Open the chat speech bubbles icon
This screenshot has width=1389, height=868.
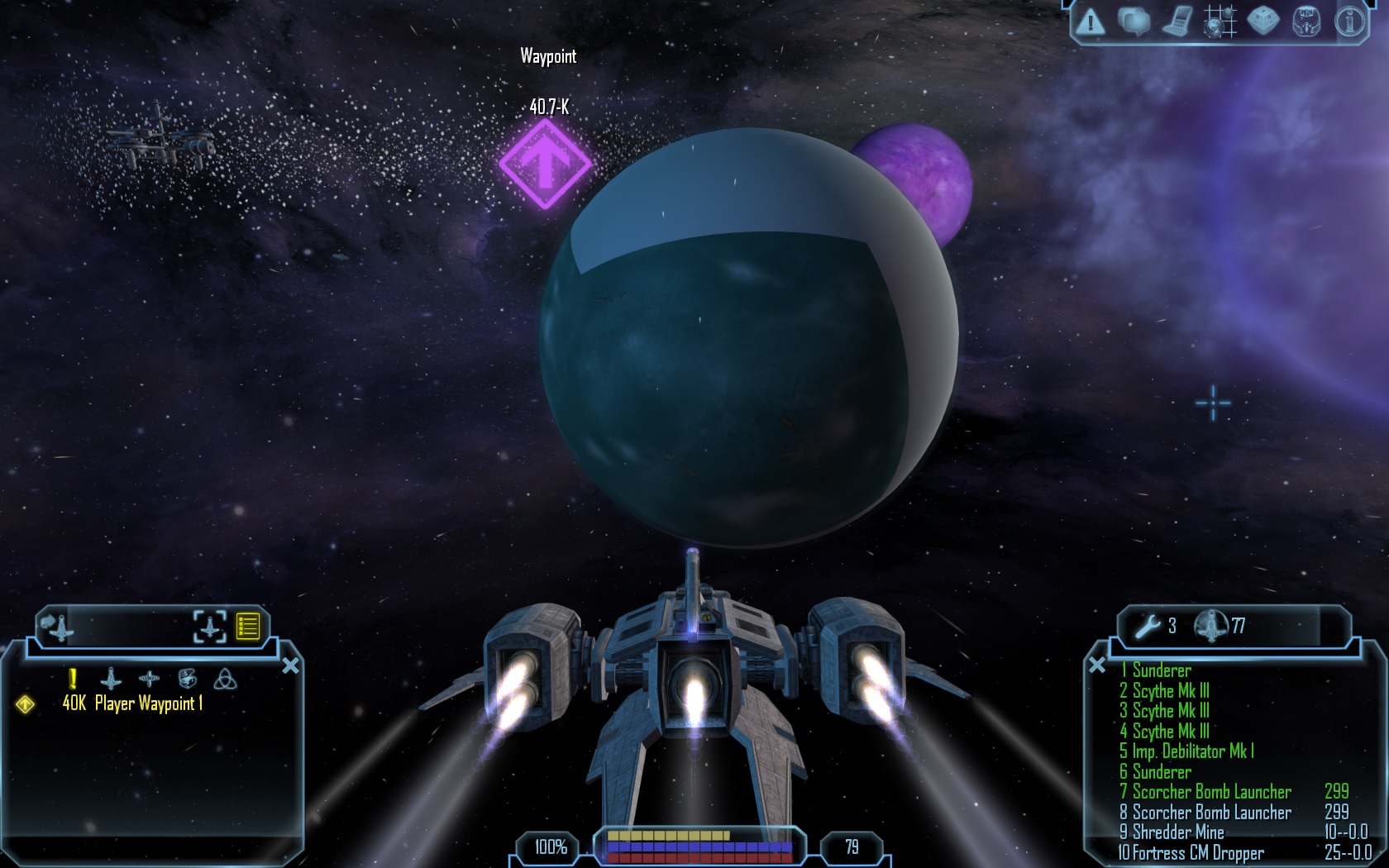click(1134, 22)
